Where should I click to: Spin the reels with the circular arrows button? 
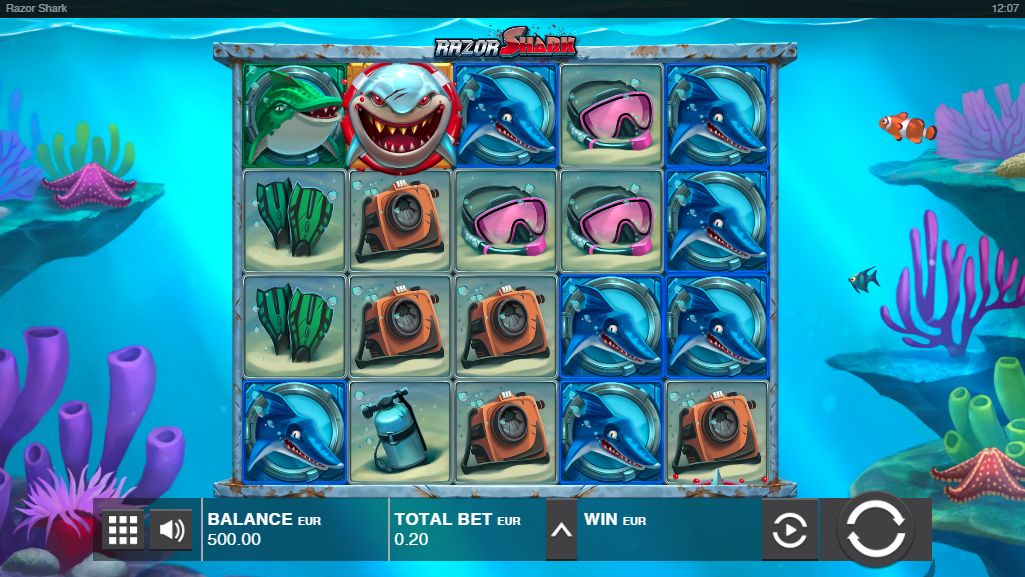(875, 529)
